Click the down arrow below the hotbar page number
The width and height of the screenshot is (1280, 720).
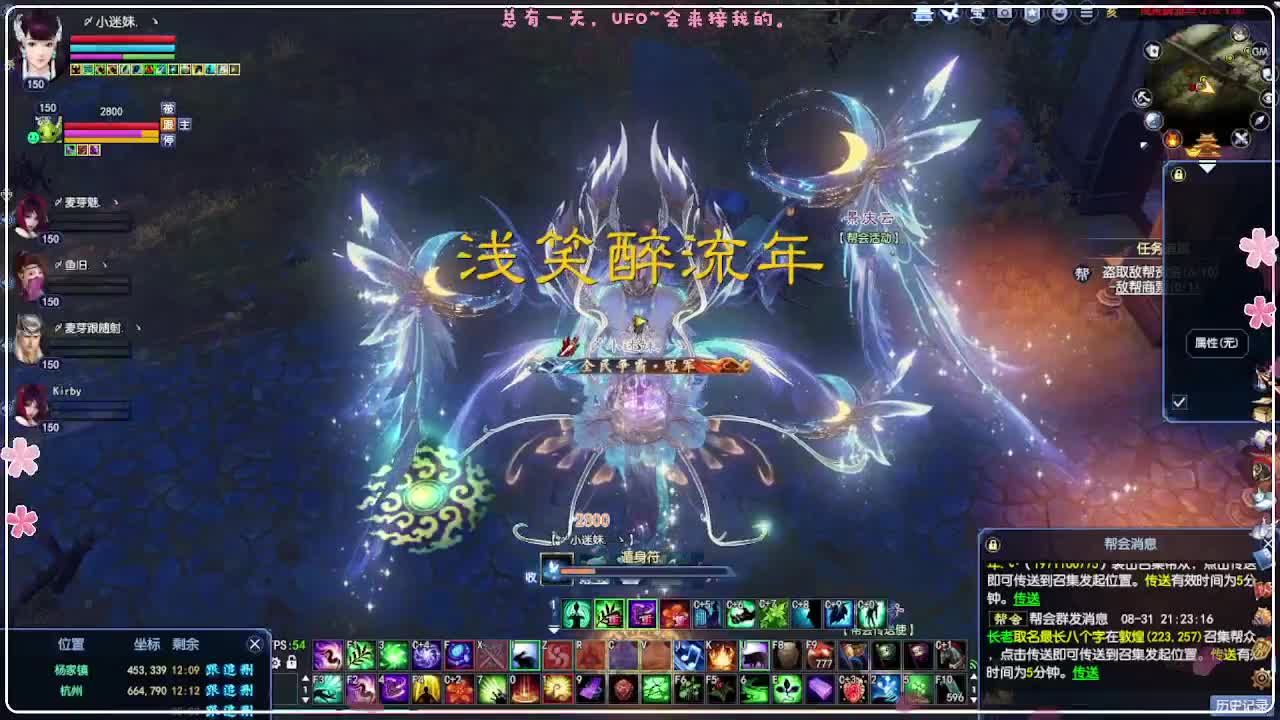pos(305,702)
